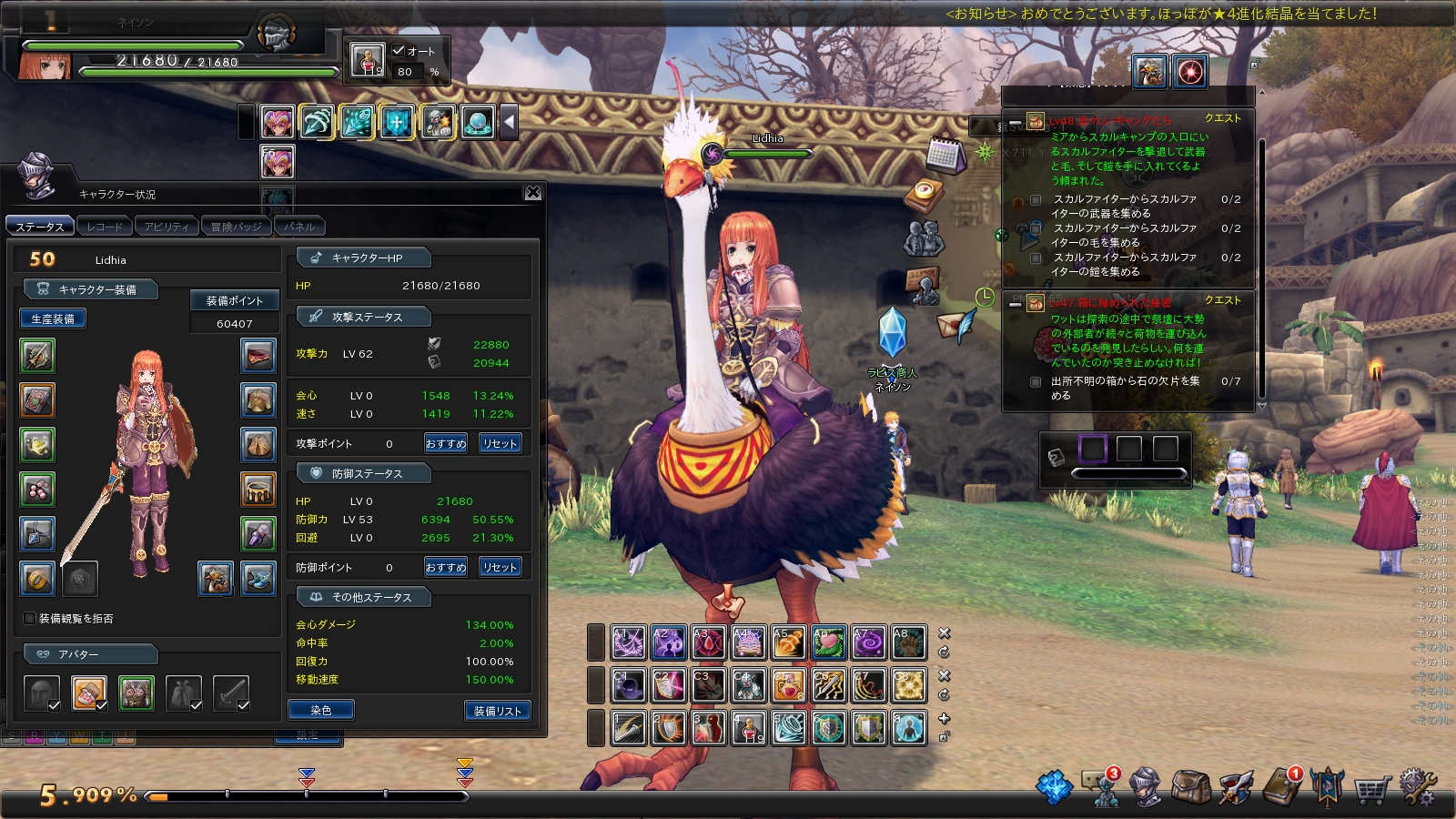Screen dimensions: 1456x819
Task: Toggle the オート auto checkbox
Action: coord(399,51)
